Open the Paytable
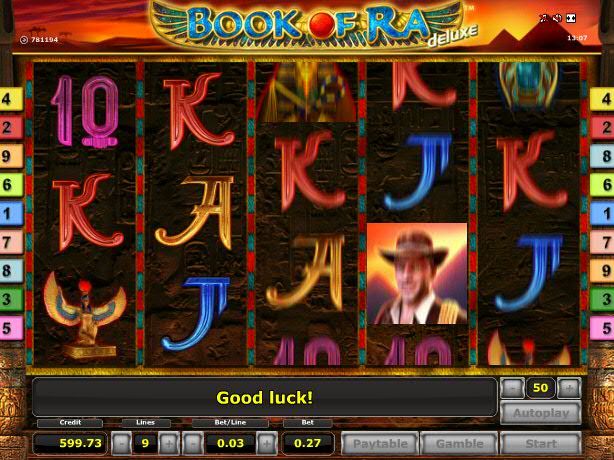This screenshot has width=614, height=460. 379,443
